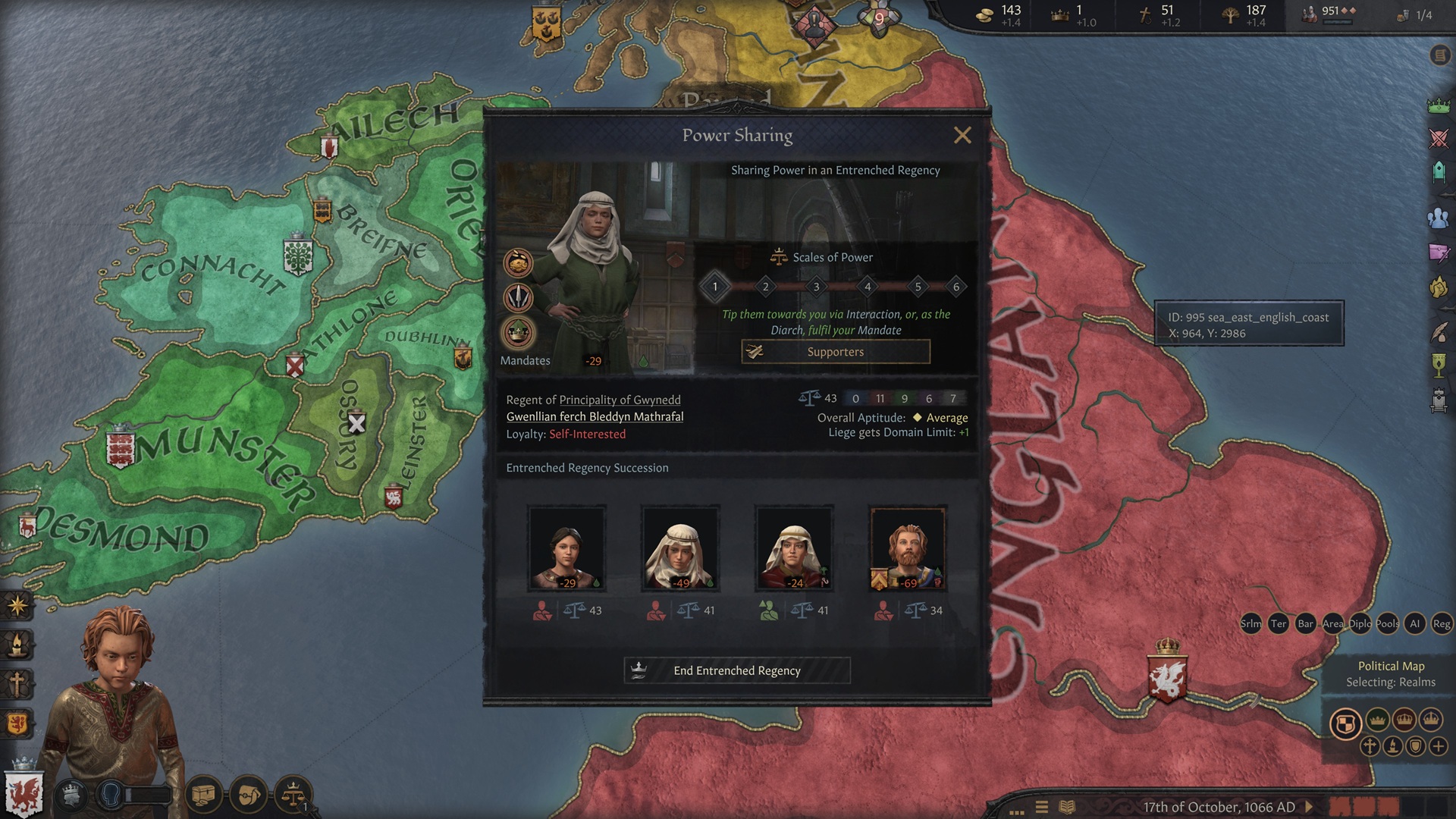Open regent Gwenllian ferch Bleddyn Mathrafal's profile
The height and width of the screenshot is (819, 1456).
pos(595,416)
